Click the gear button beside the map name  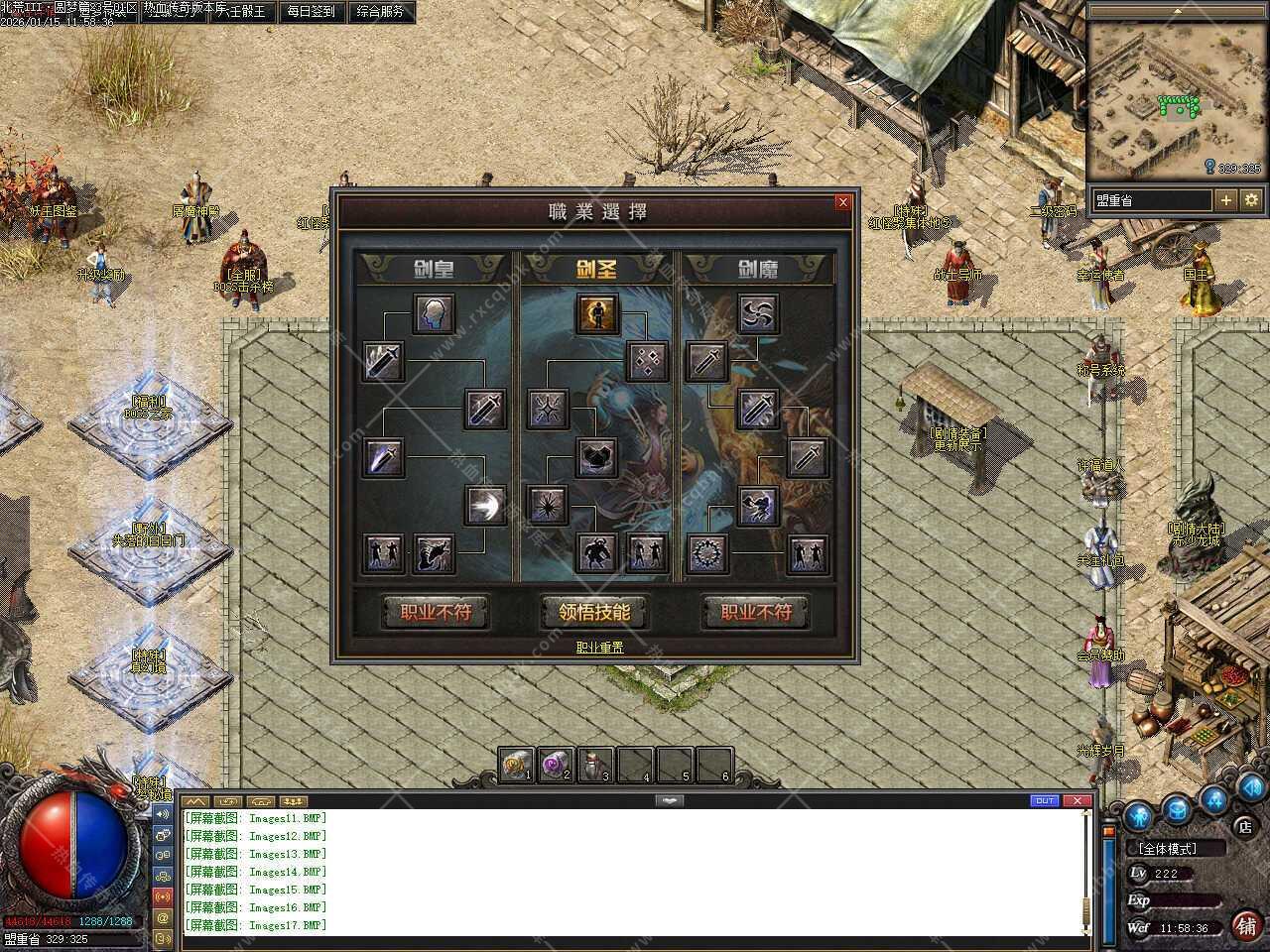click(1251, 200)
